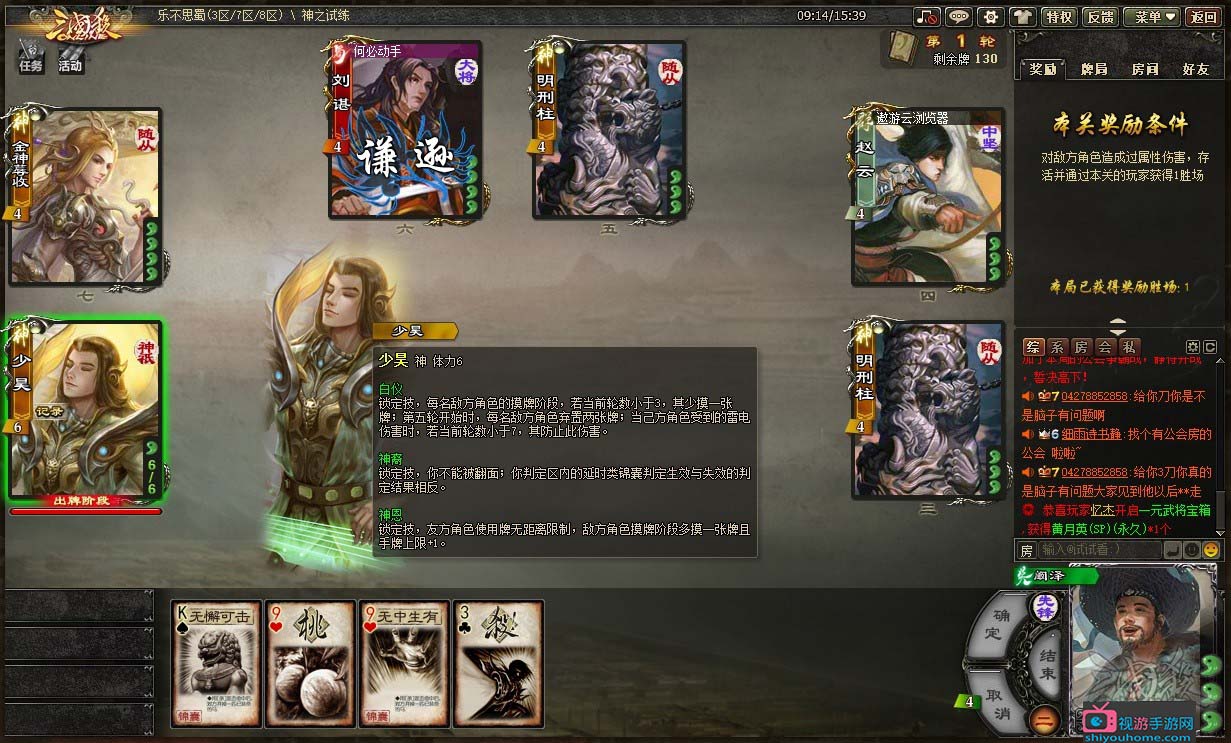Click the 反馈 feedback button
The width and height of the screenshot is (1231, 743).
pyautogui.click(x=1100, y=16)
